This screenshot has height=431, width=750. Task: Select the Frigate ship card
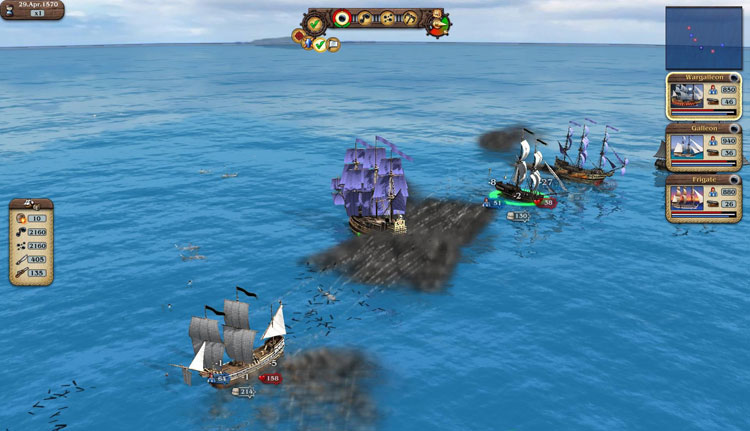pyautogui.click(x=704, y=197)
